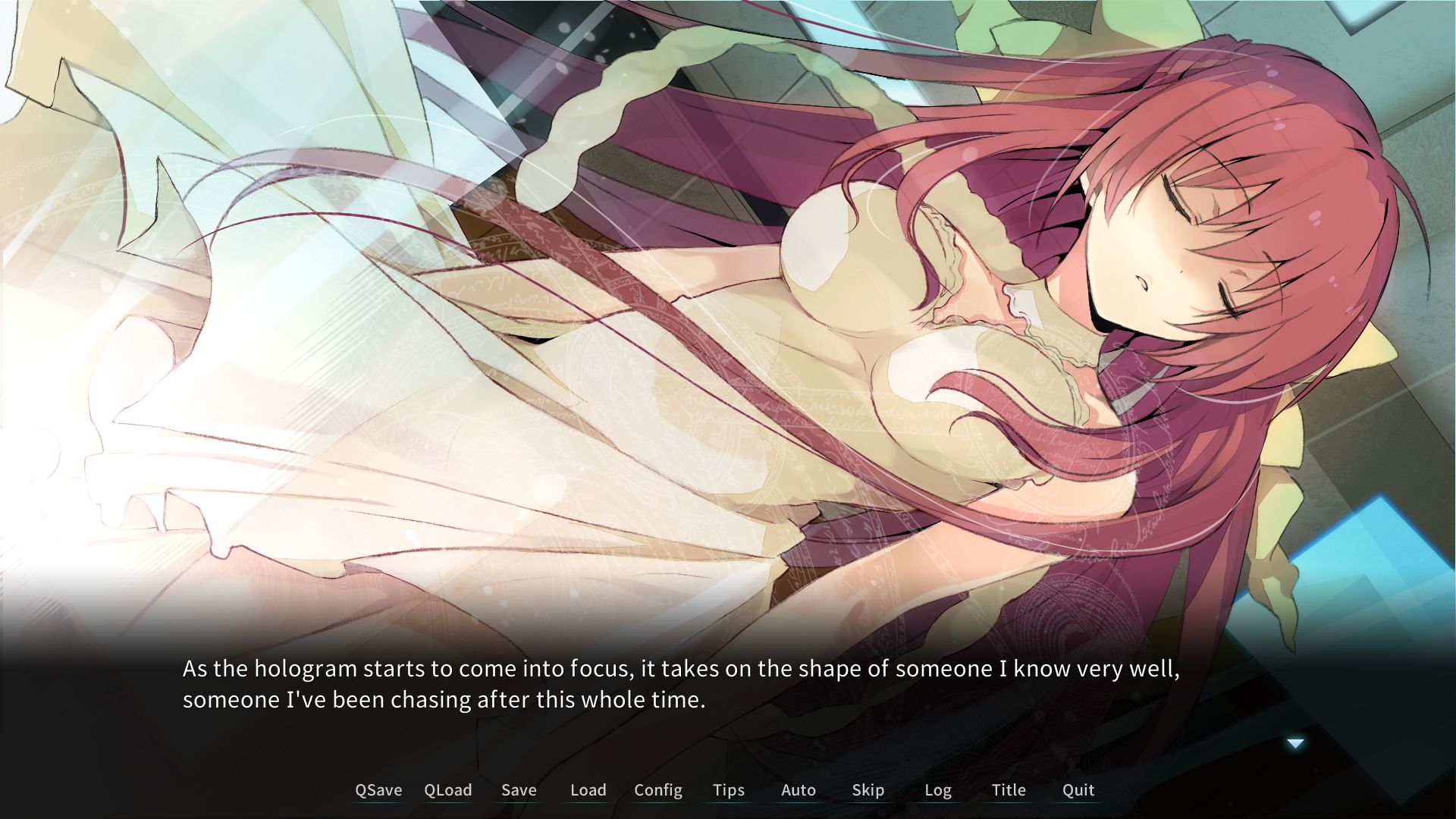The image size is (1456, 819).
Task: Open the Load screen
Action: pyautogui.click(x=588, y=789)
